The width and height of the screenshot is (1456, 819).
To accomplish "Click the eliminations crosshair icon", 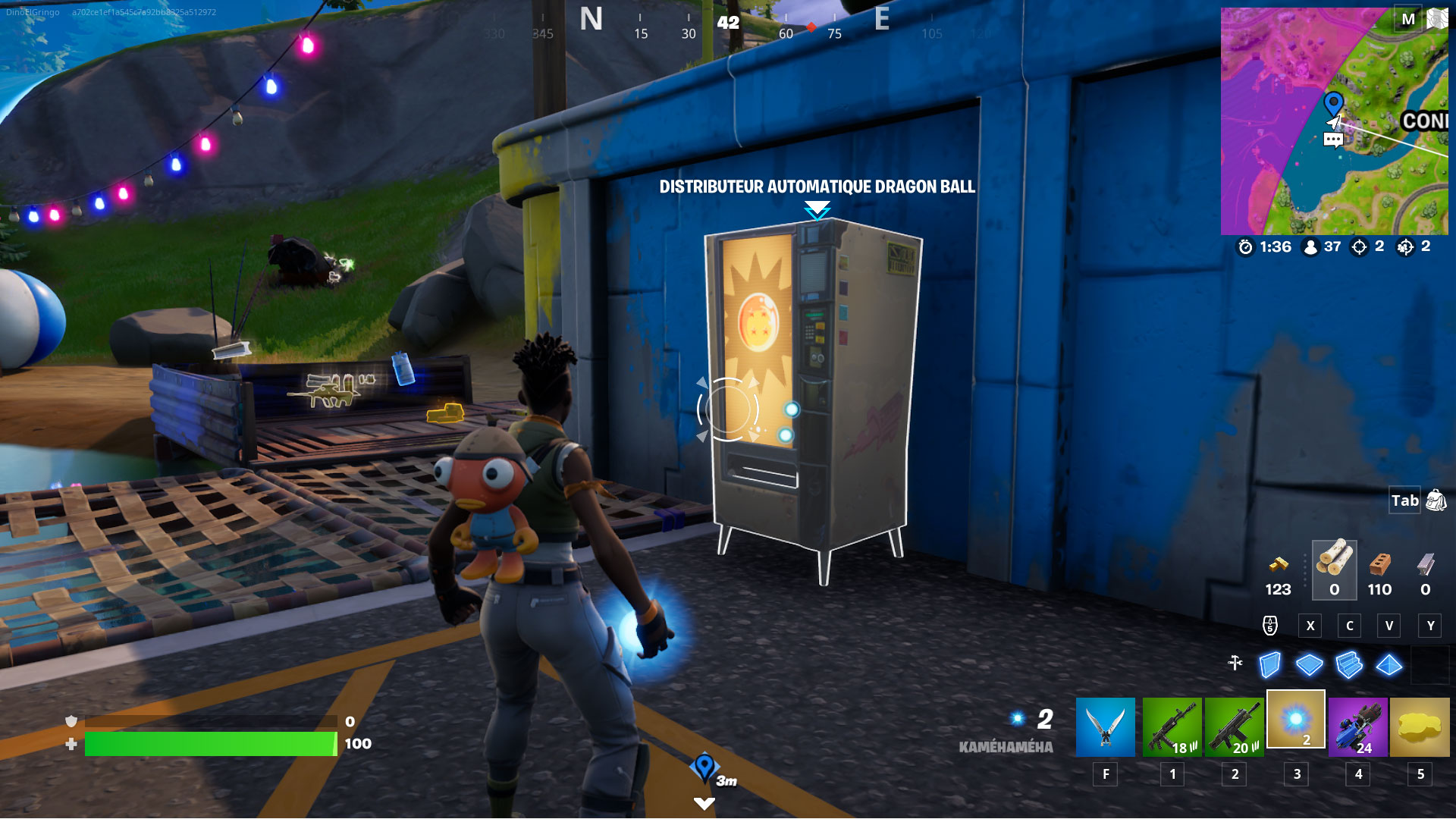I will coord(1360,246).
